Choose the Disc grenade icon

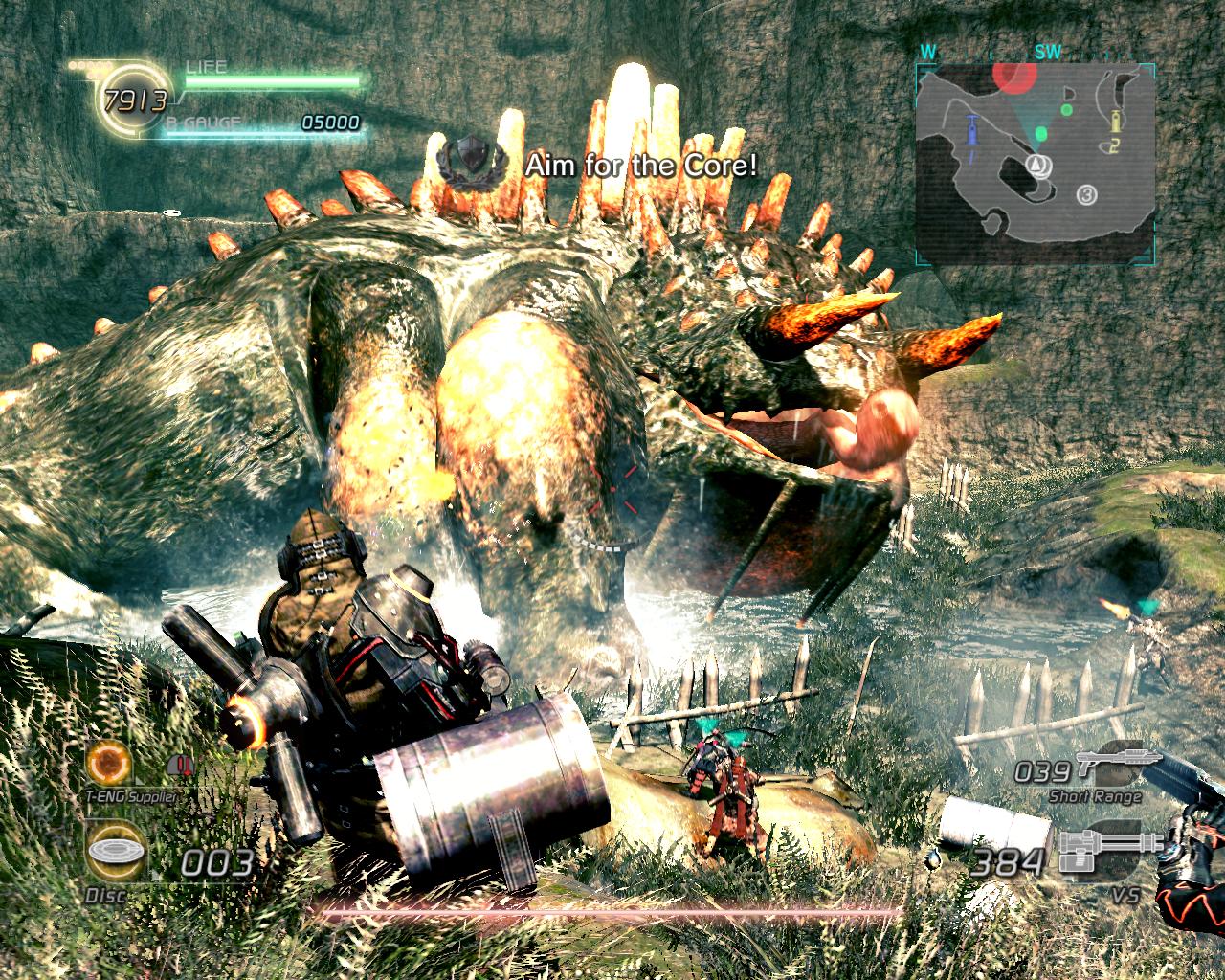pyautogui.click(x=115, y=853)
